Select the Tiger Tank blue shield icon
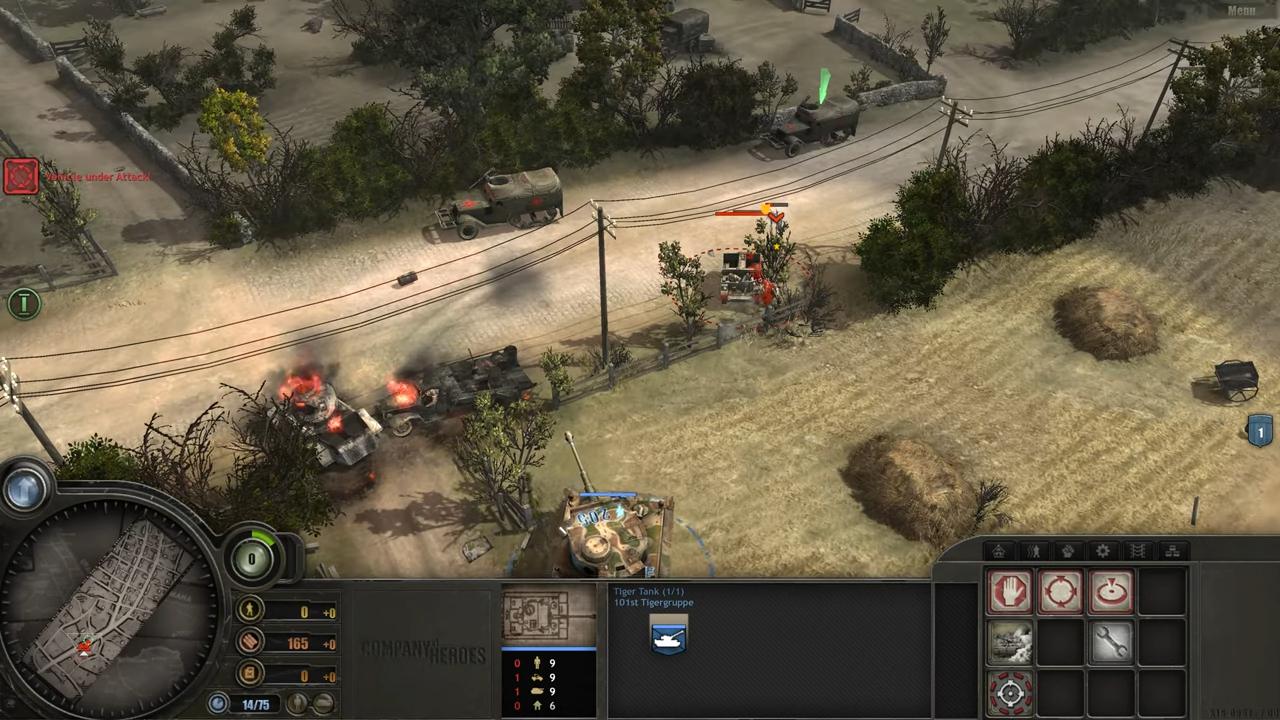Screen dimensions: 1280x720 (668, 637)
